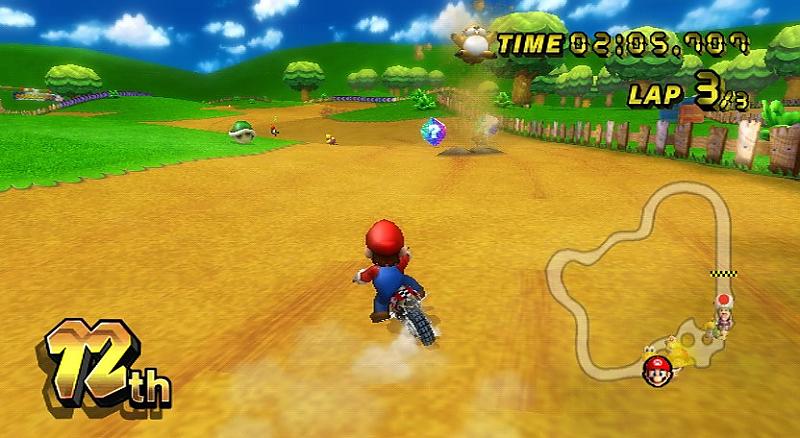This screenshot has width=800, height=438.
Task: Select Mario's head marker on the minimap
Action: [x=656, y=369]
